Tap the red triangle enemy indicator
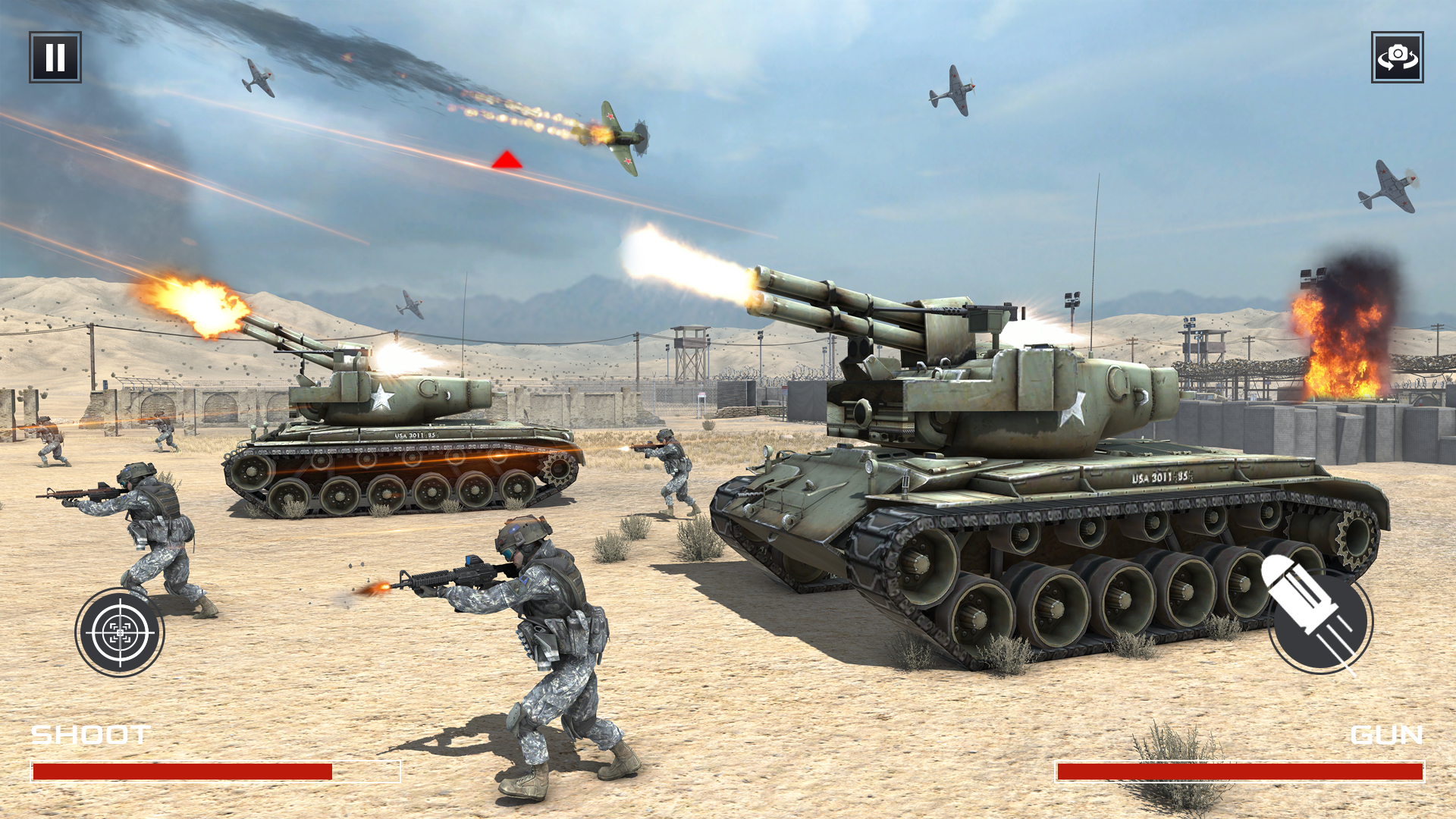Viewport: 1456px width, 819px height. point(509,159)
